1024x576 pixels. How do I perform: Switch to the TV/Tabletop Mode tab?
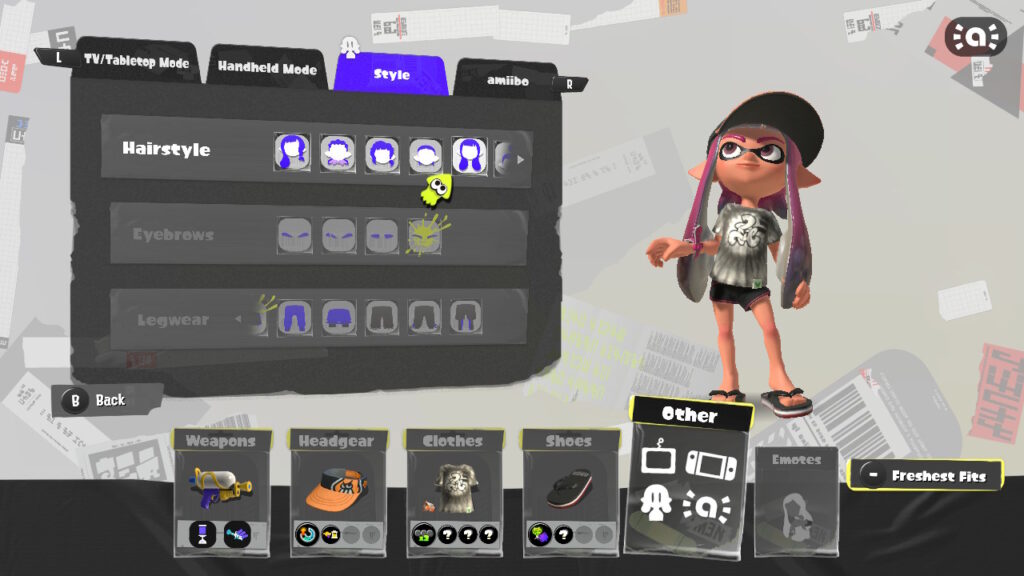(136, 63)
